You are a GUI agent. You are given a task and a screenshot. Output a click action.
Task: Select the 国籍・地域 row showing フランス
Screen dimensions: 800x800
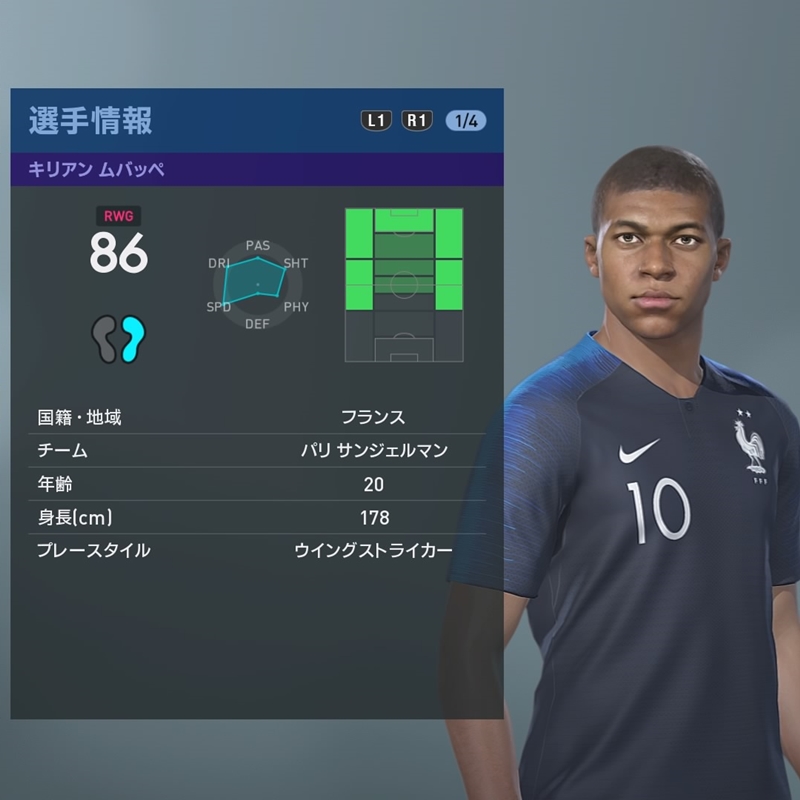(257, 417)
